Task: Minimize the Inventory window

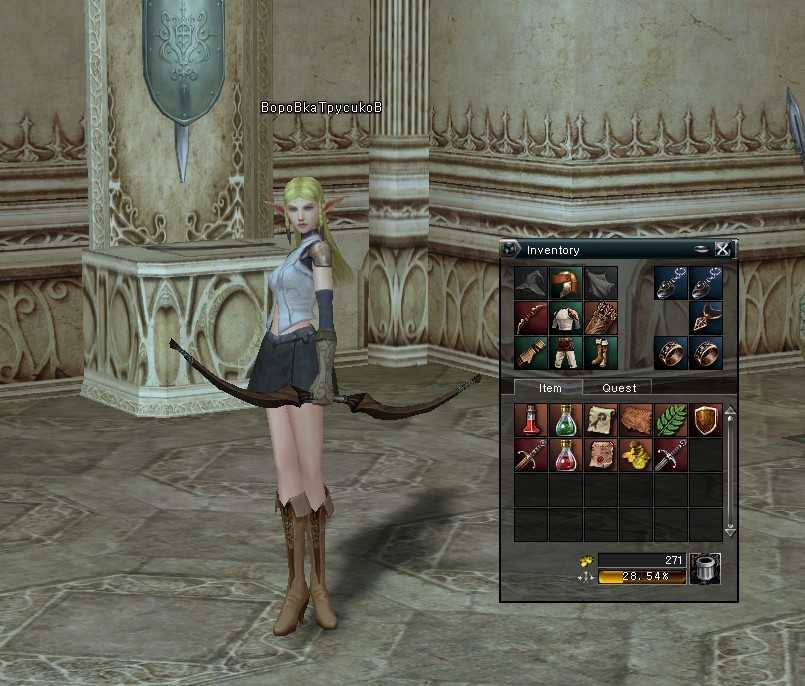Action: pyautogui.click(x=702, y=250)
